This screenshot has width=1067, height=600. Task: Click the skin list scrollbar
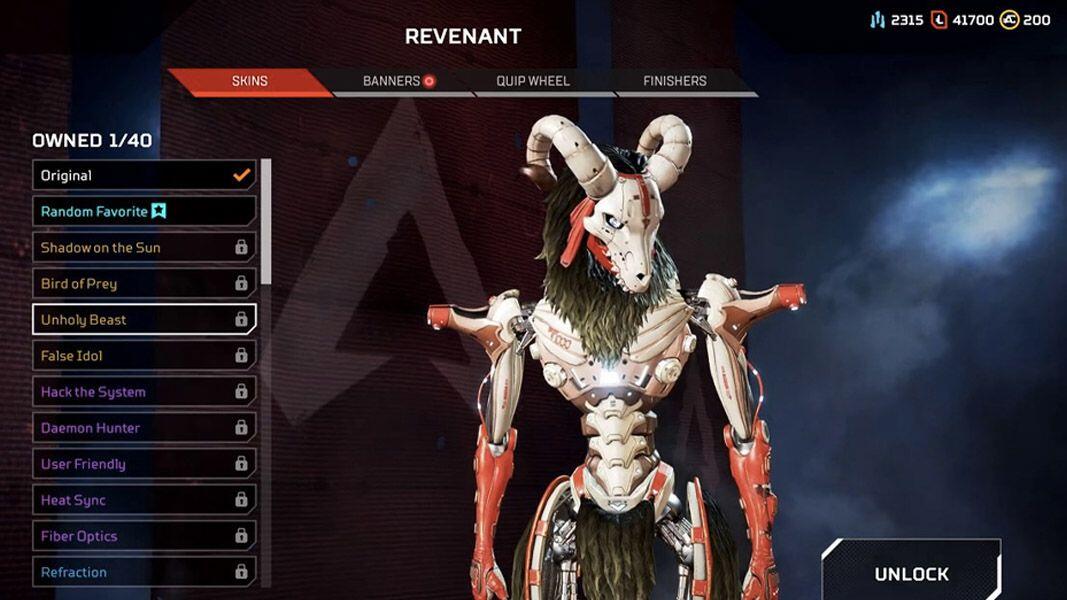pos(266,220)
